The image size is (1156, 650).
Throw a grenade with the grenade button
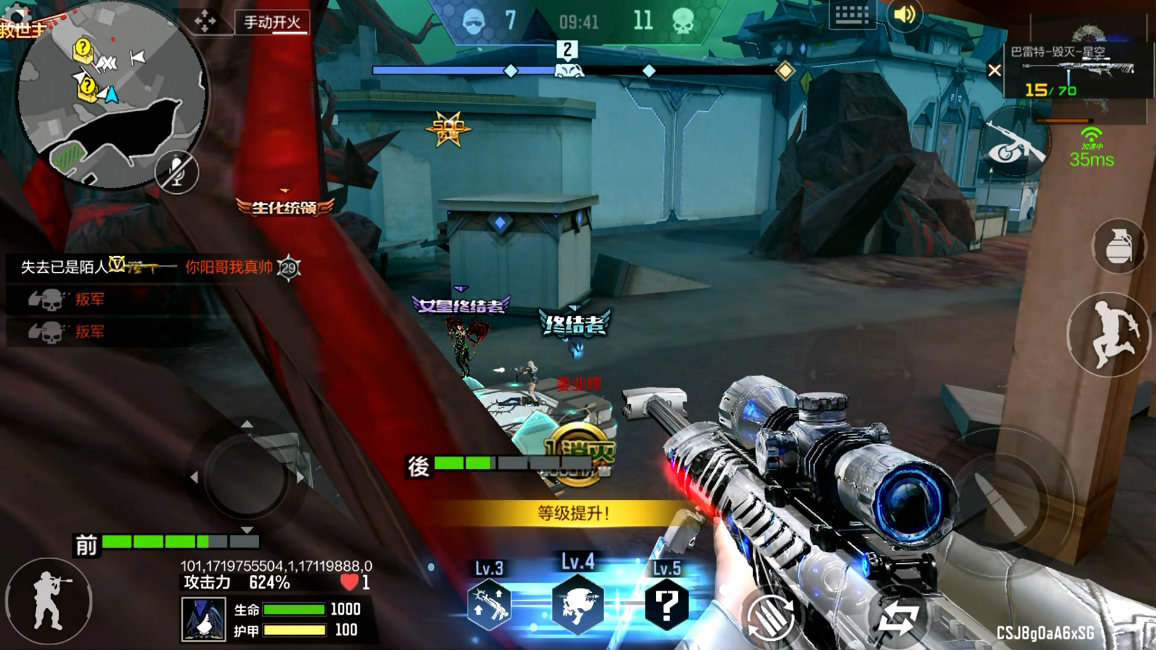tap(1118, 246)
